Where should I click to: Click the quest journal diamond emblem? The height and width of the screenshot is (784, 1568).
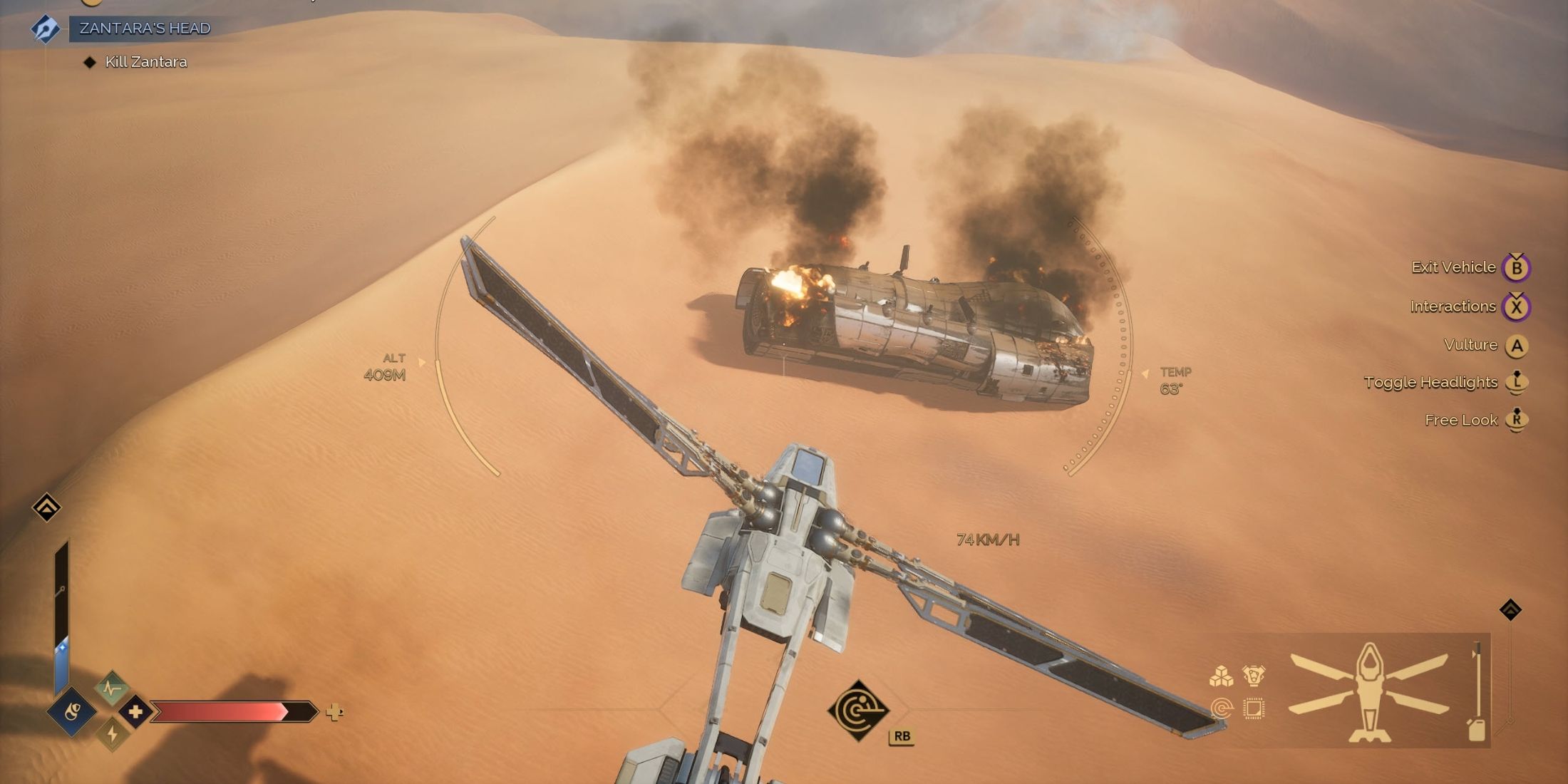(45, 29)
